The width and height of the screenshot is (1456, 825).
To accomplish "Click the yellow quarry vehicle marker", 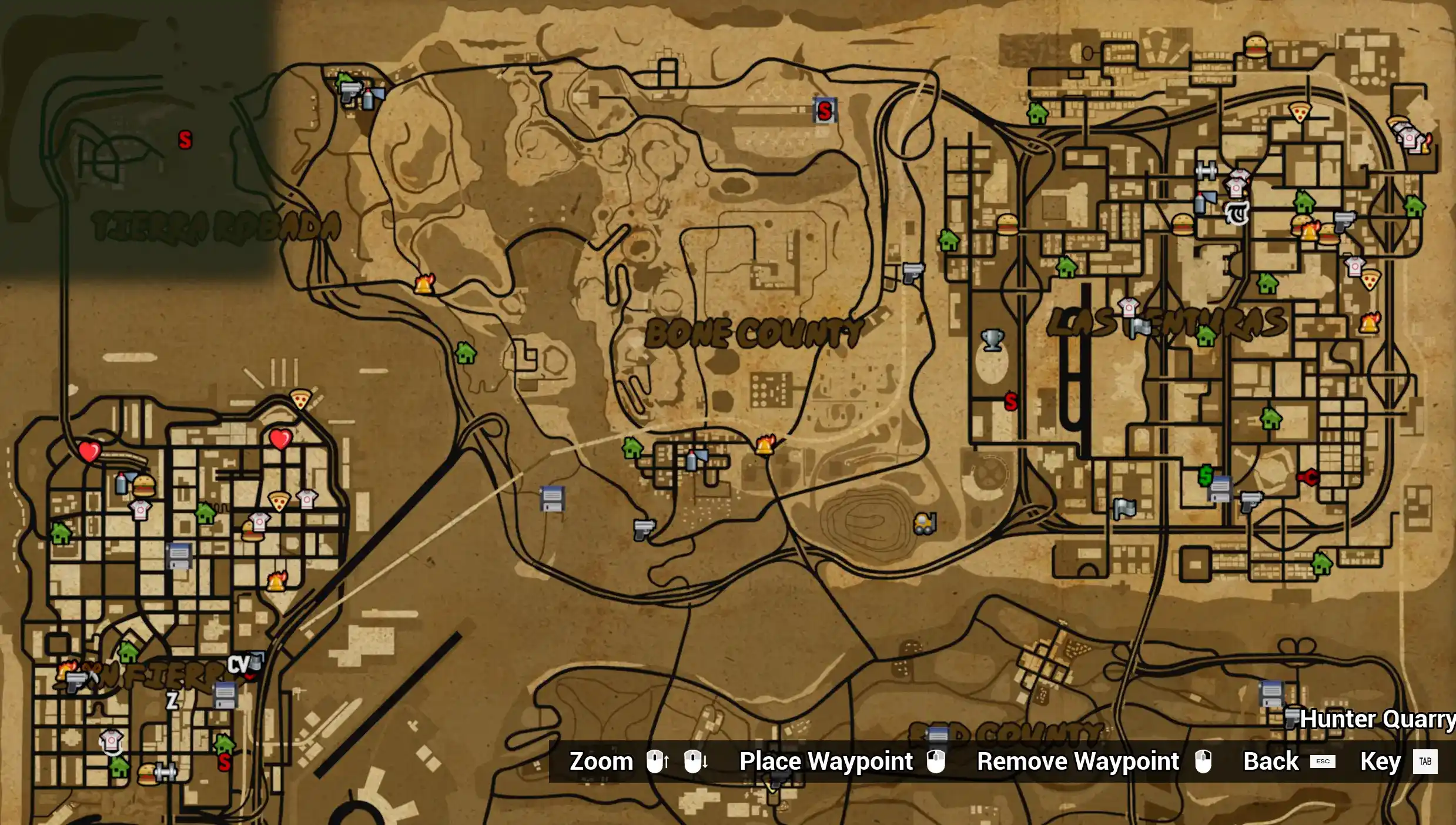I will coord(924,523).
